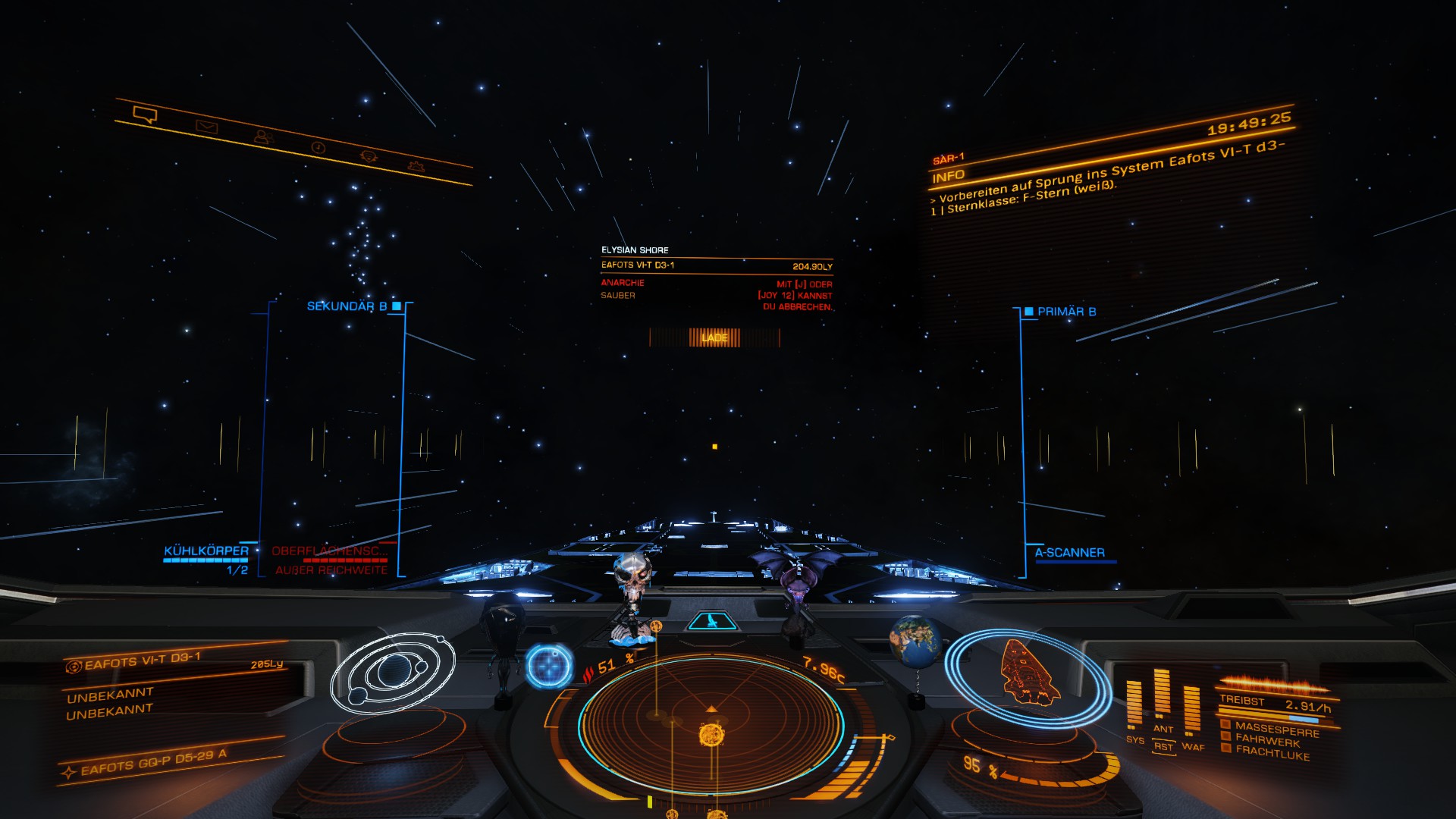The image size is (1456, 819).
Task: Select the A-Scanner module
Action: (x=1069, y=553)
